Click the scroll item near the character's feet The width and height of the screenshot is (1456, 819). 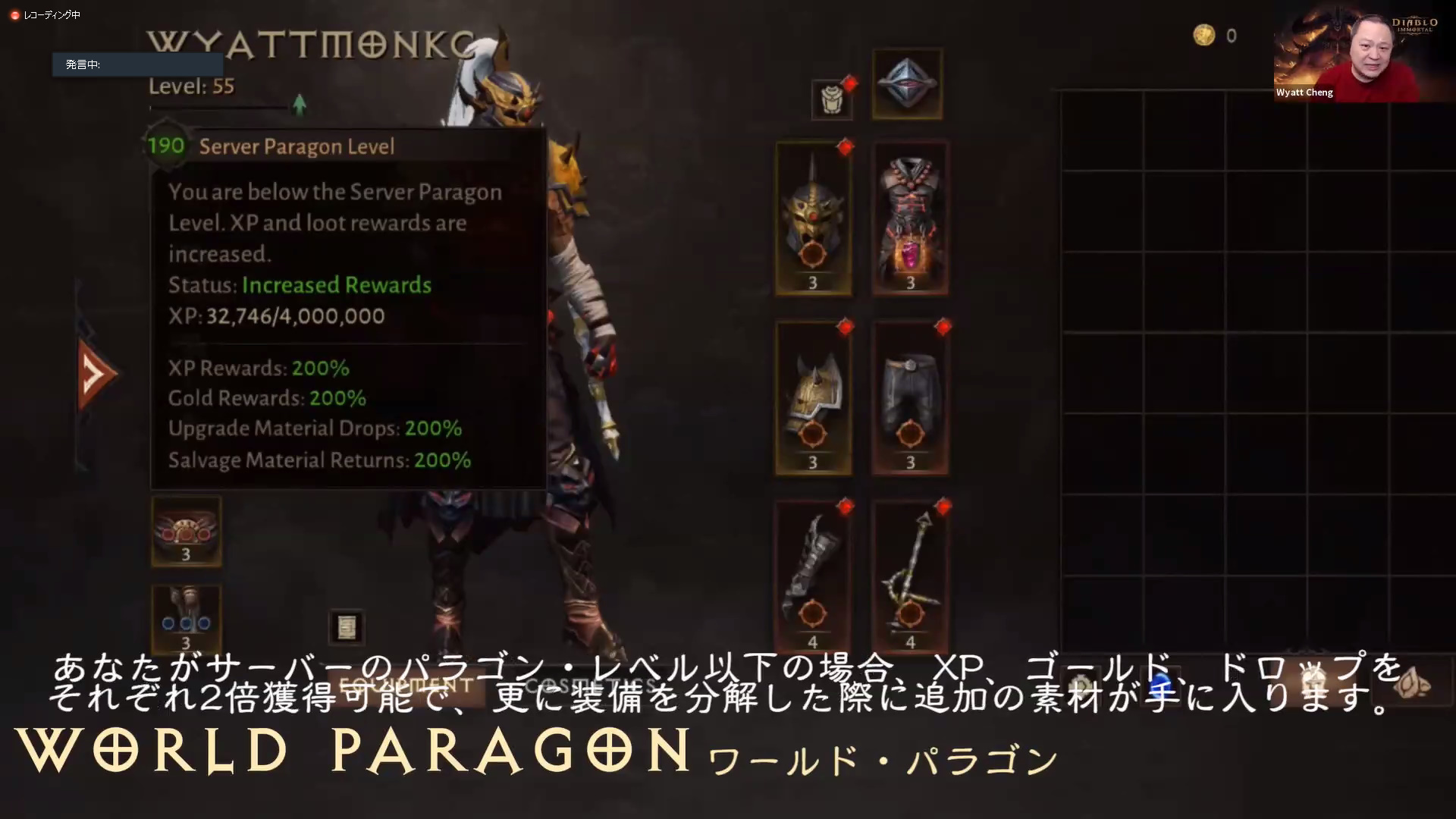click(347, 628)
